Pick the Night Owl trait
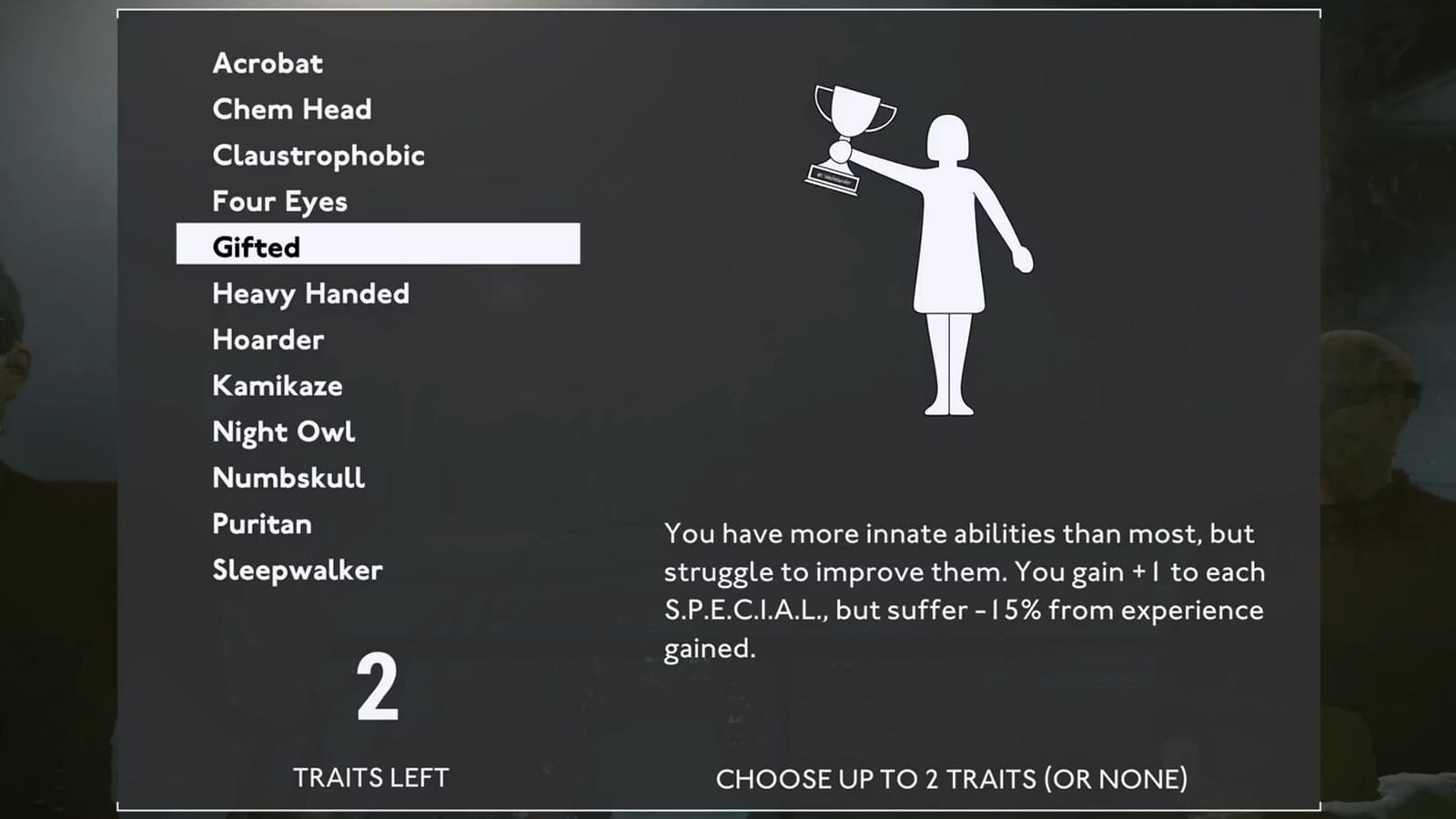This screenshot has height=819, width=1456. click(x=283, y=431)
